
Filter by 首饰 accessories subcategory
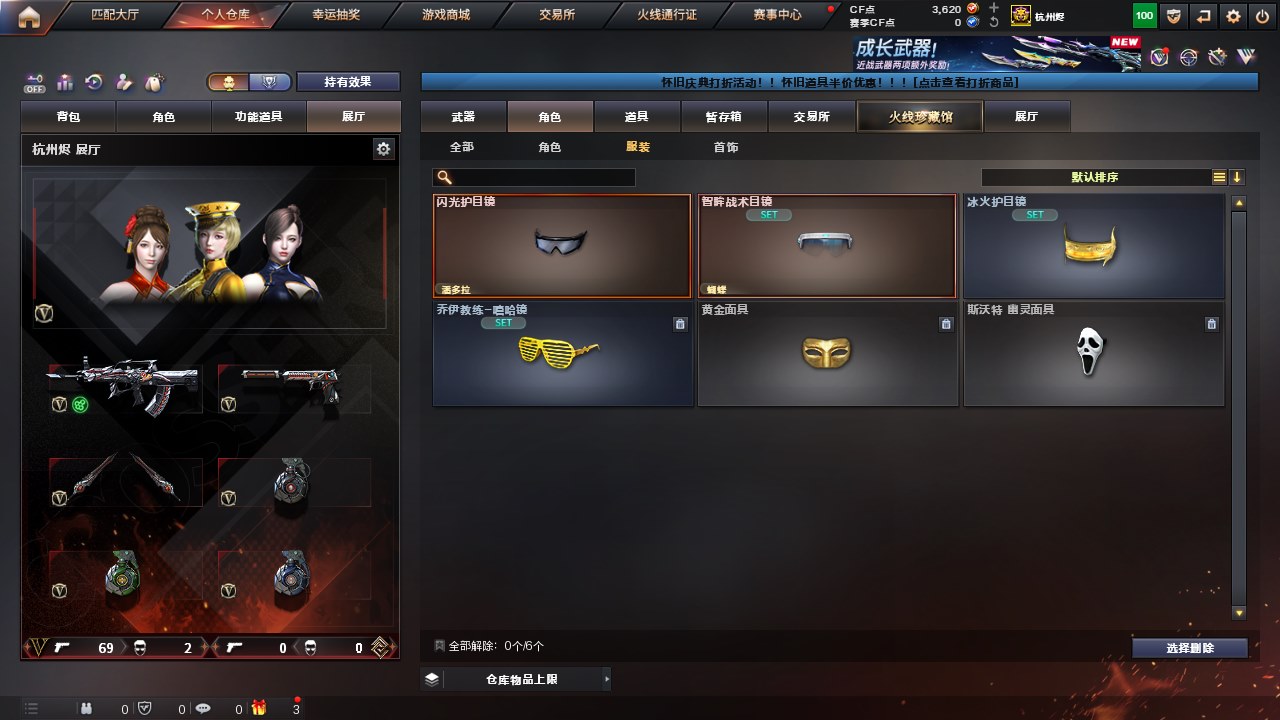tap(726, 147)
